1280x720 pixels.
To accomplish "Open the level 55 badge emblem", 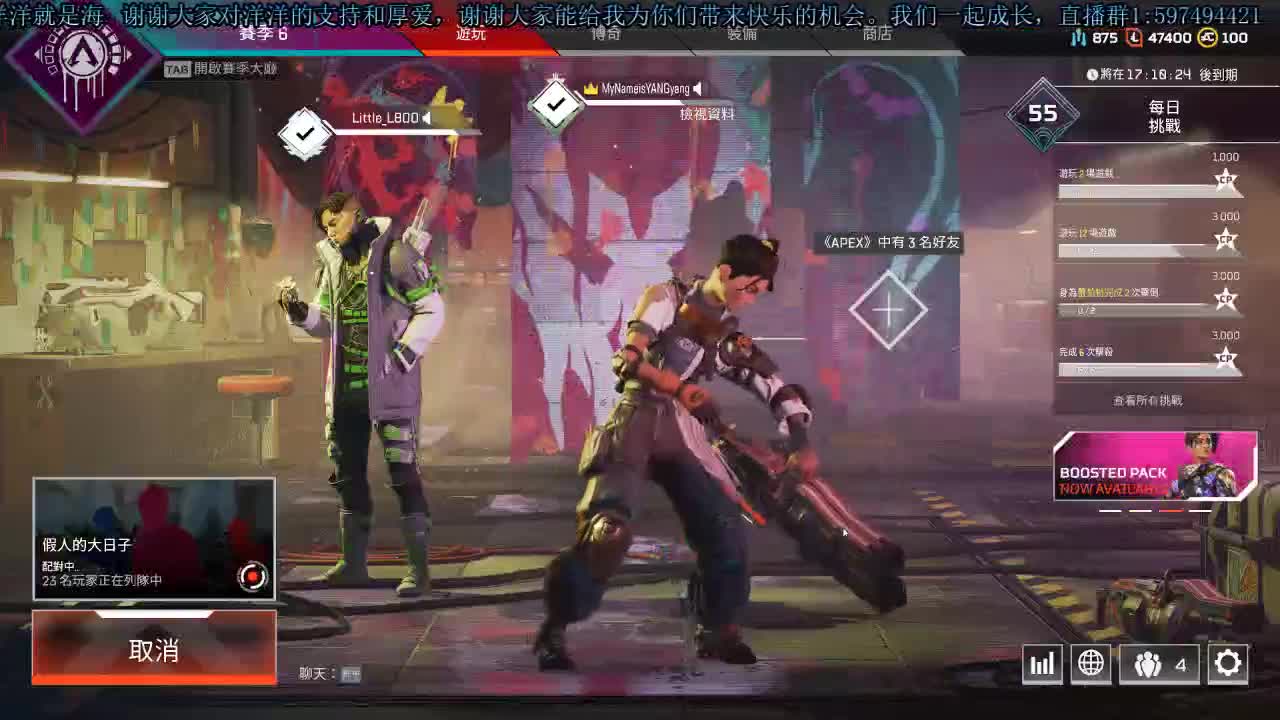I will (x=1042, y=114).
